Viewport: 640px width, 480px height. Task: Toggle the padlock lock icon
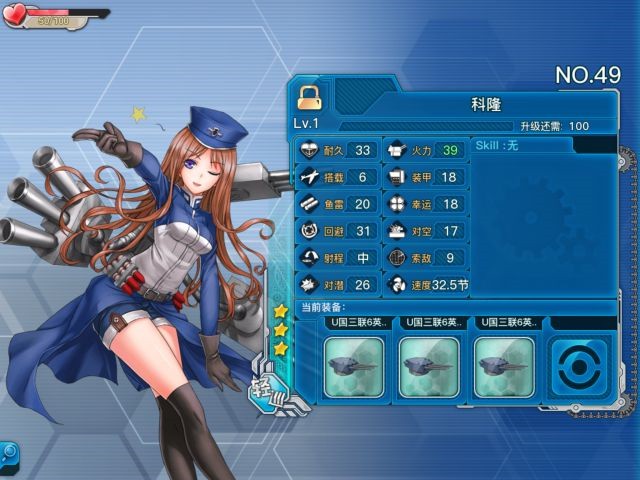point(308,97)
